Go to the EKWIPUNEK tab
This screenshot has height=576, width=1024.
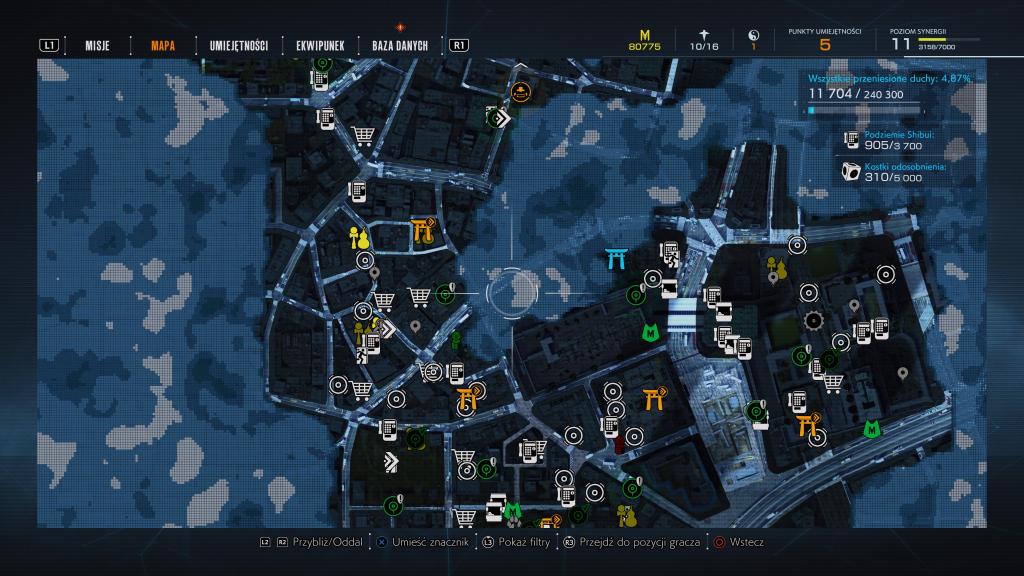[319, 45]
